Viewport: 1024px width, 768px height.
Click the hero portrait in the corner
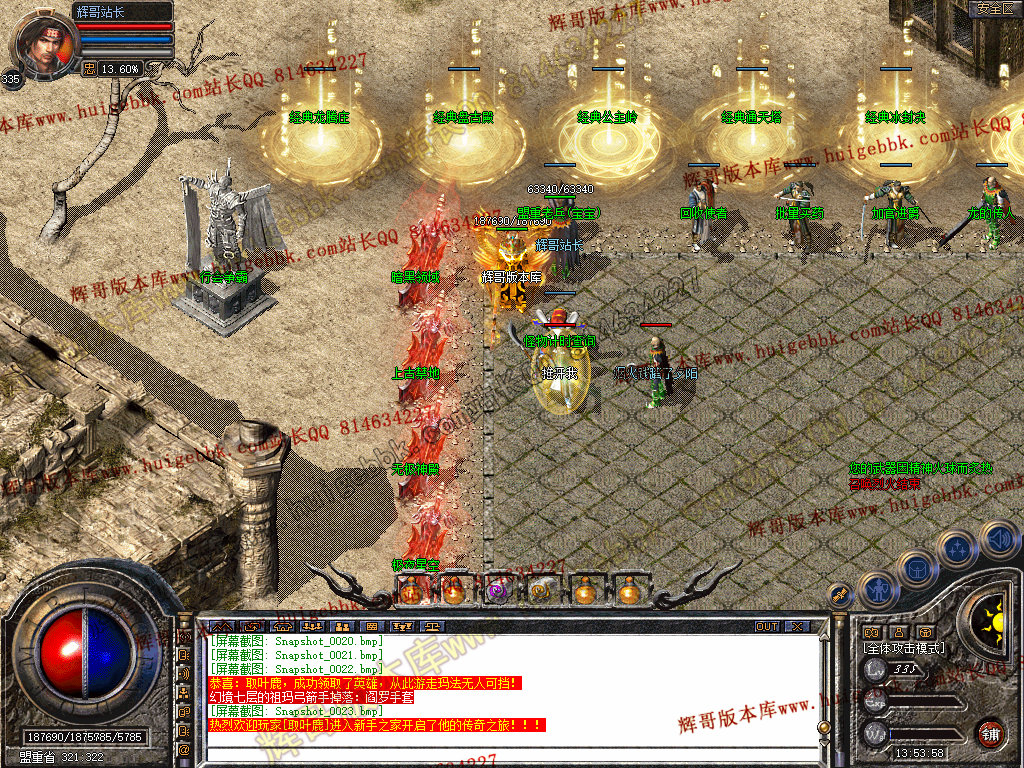pyautogui.click(x=47, y=45)
